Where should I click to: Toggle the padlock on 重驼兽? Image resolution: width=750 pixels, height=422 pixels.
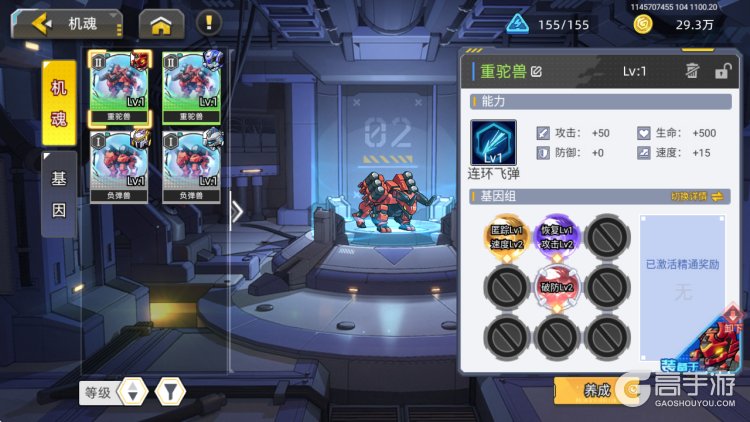[x=722, y=70]
